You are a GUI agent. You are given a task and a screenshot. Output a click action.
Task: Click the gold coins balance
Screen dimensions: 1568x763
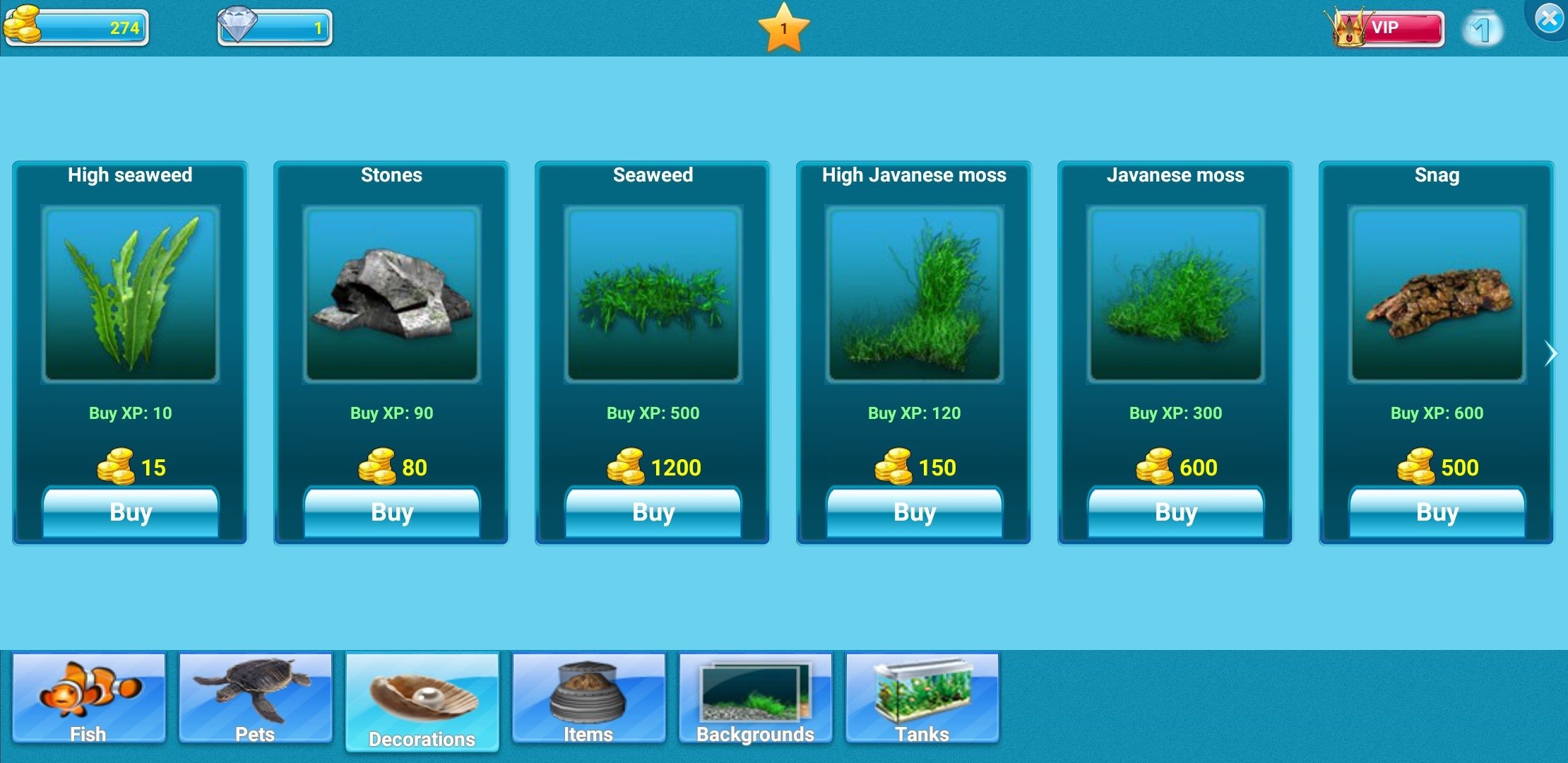coord(76,27)
